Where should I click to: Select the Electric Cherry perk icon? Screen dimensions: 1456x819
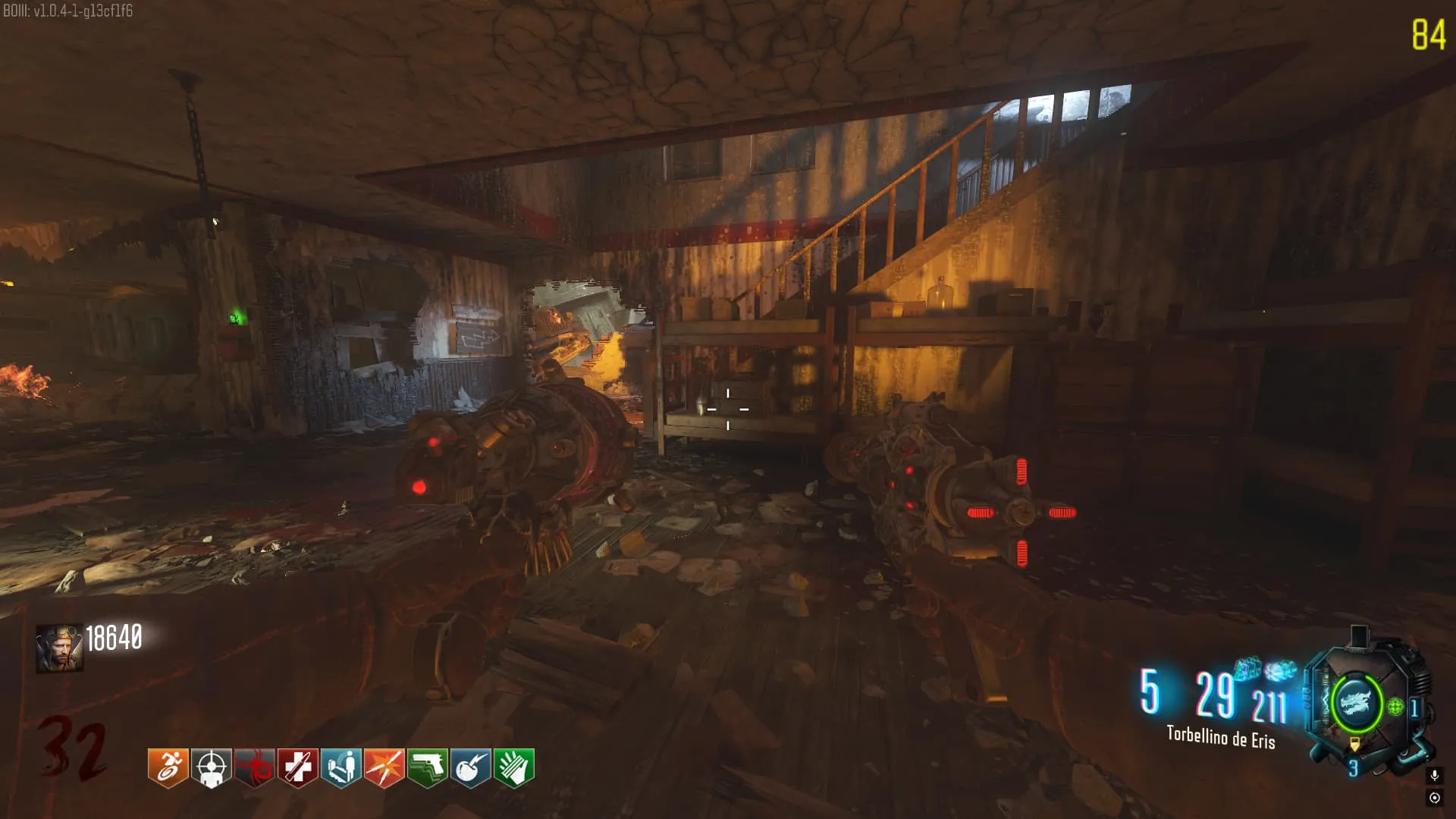pyautogui.click(x=470, y=767)
